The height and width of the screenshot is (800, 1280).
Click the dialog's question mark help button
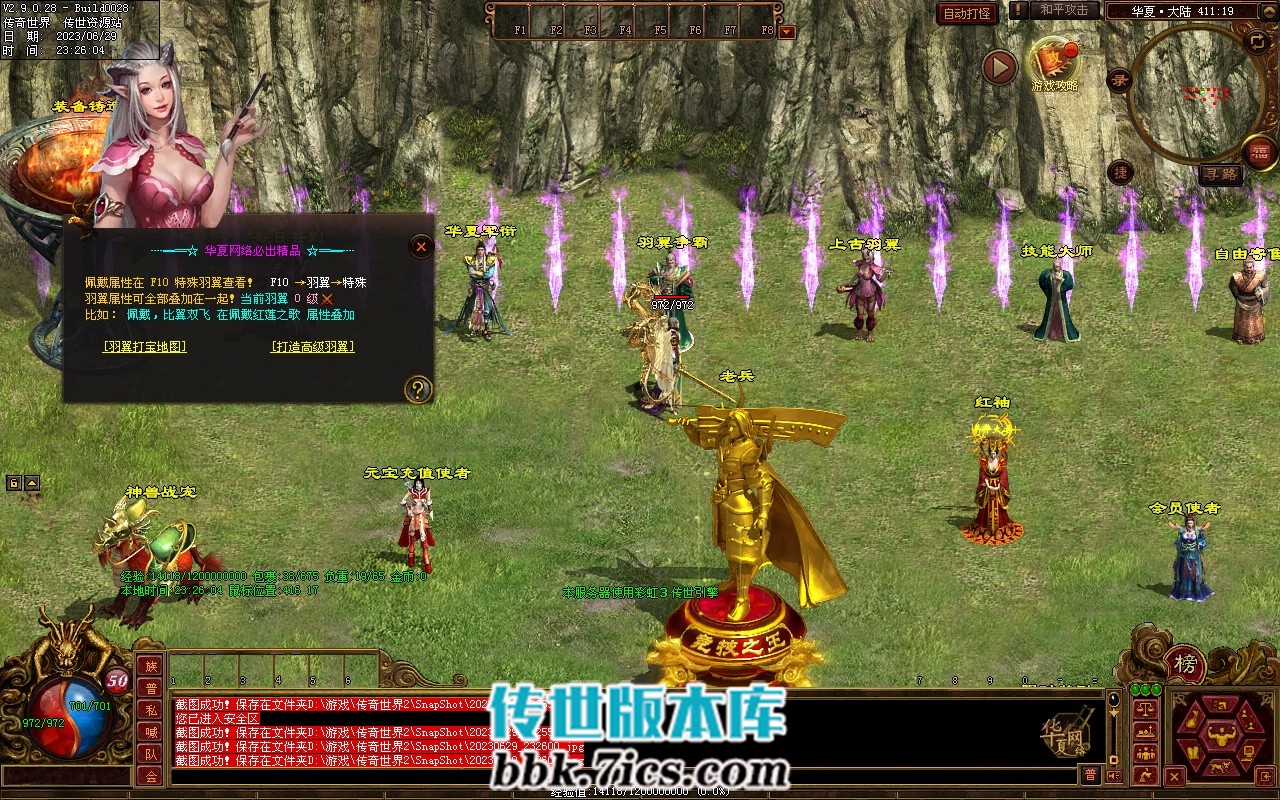[x=418, y=389]
